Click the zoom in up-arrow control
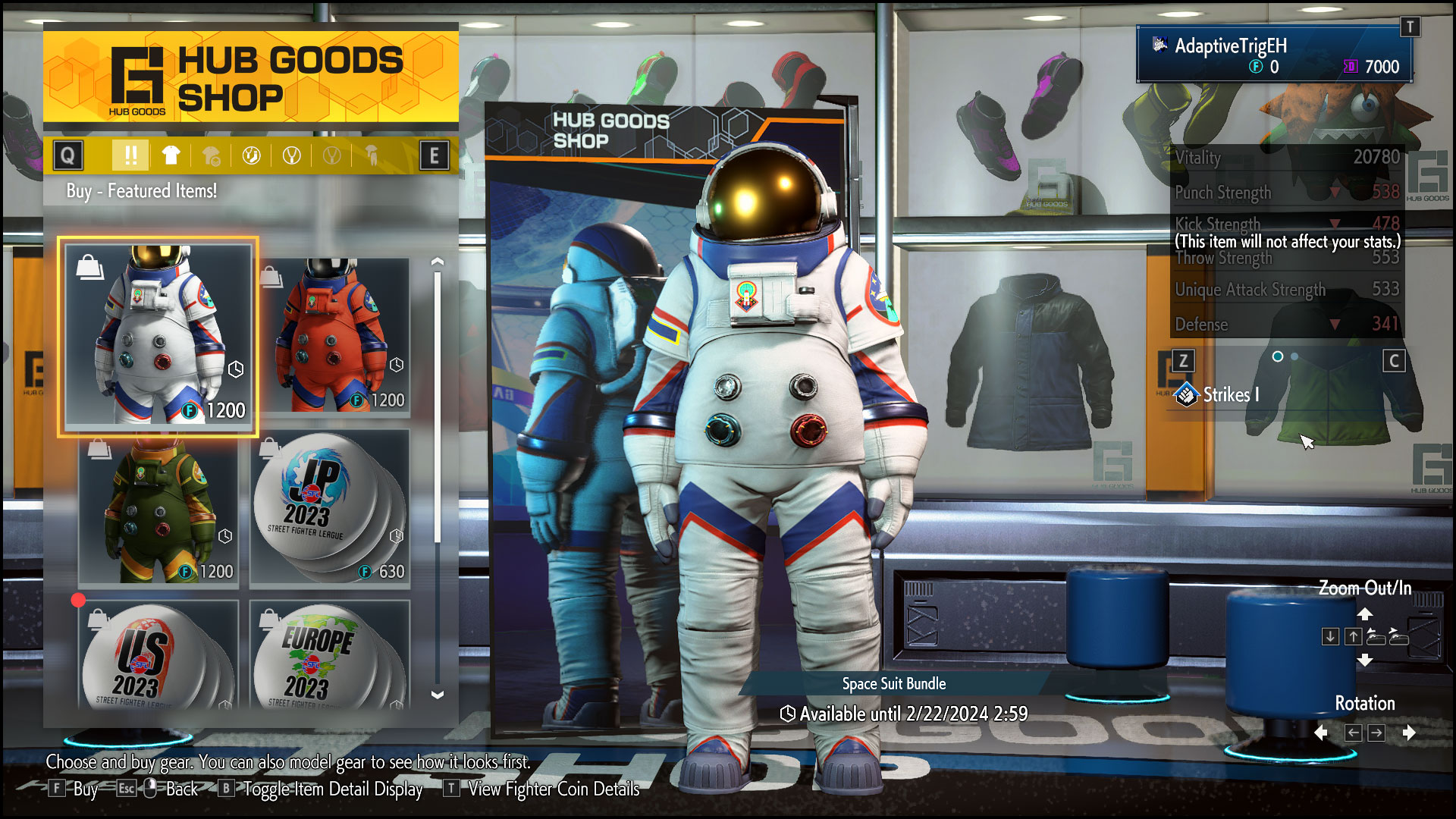This screenshot has width=1456, height=819. tap(1353, 637)
